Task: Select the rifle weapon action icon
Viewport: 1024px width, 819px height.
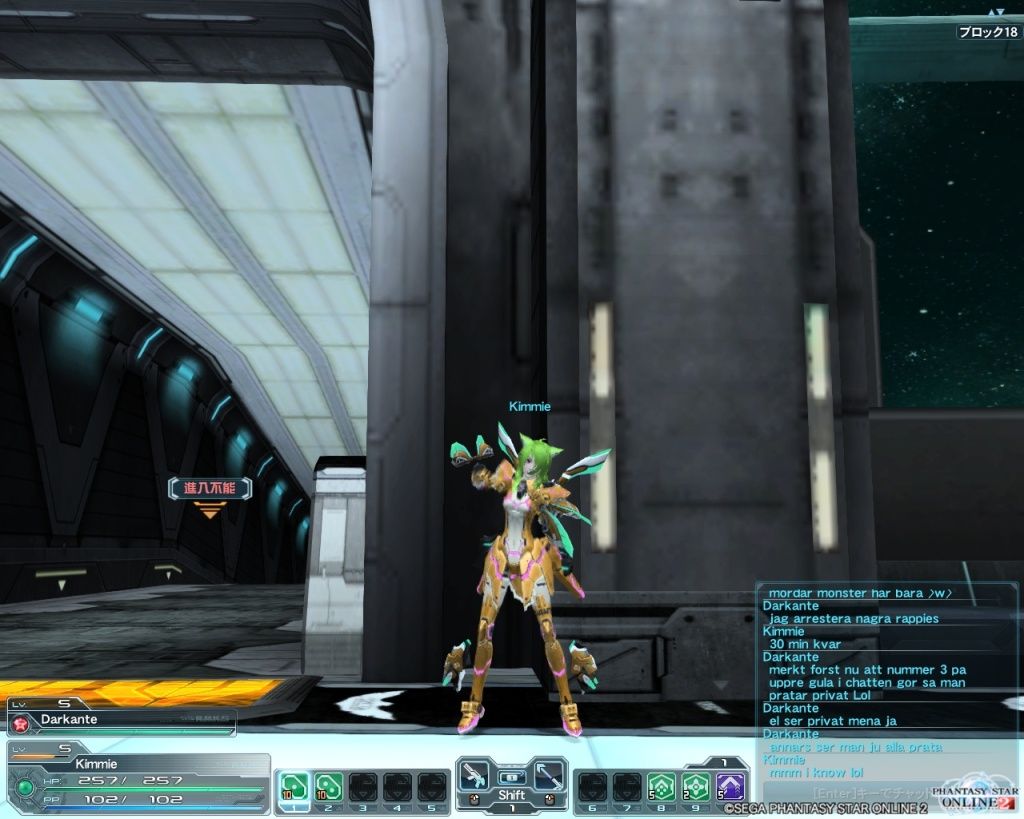Action: [x=476, y=777]
